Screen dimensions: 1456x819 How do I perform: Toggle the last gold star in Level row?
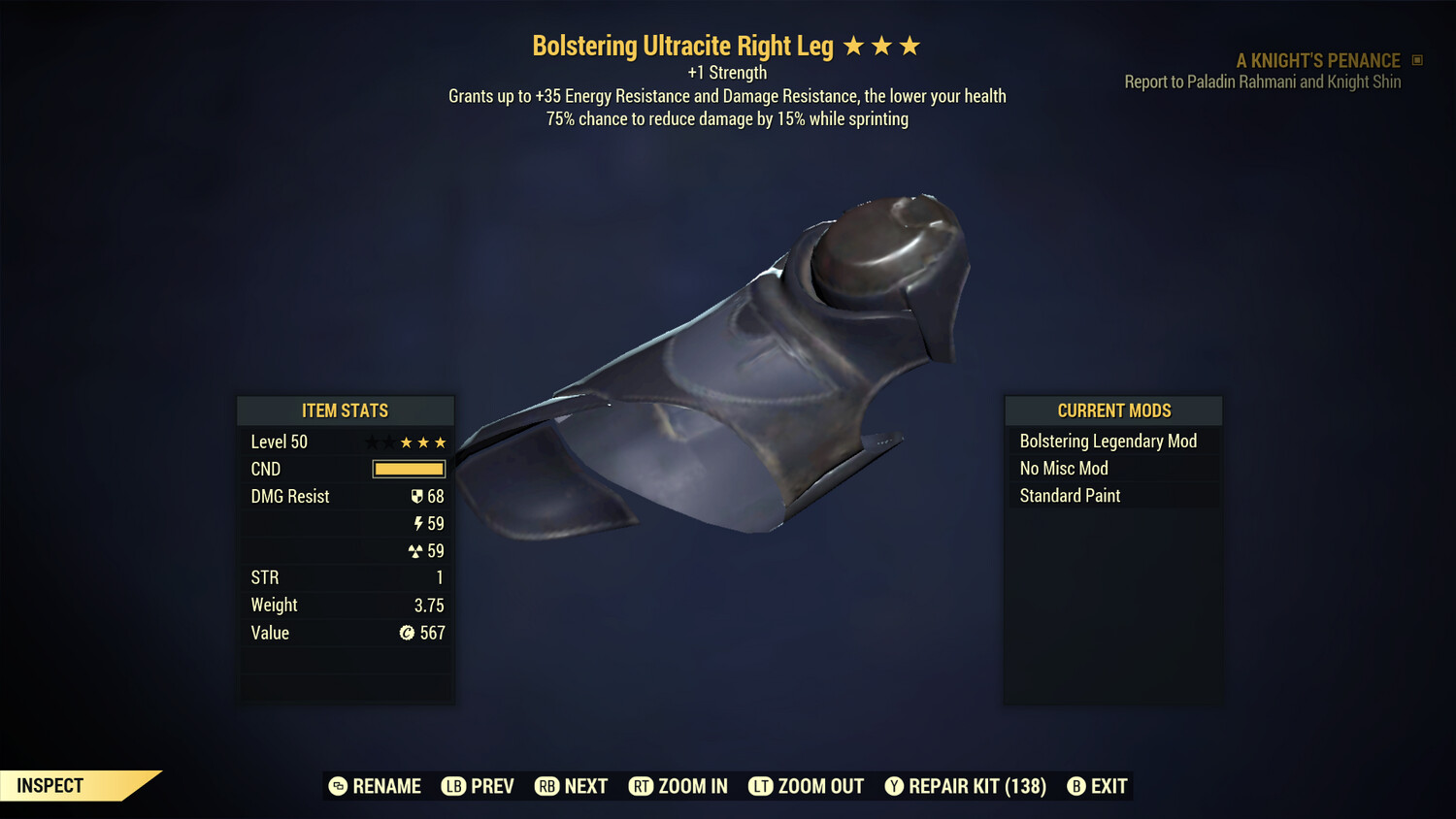tap(440, 442)
